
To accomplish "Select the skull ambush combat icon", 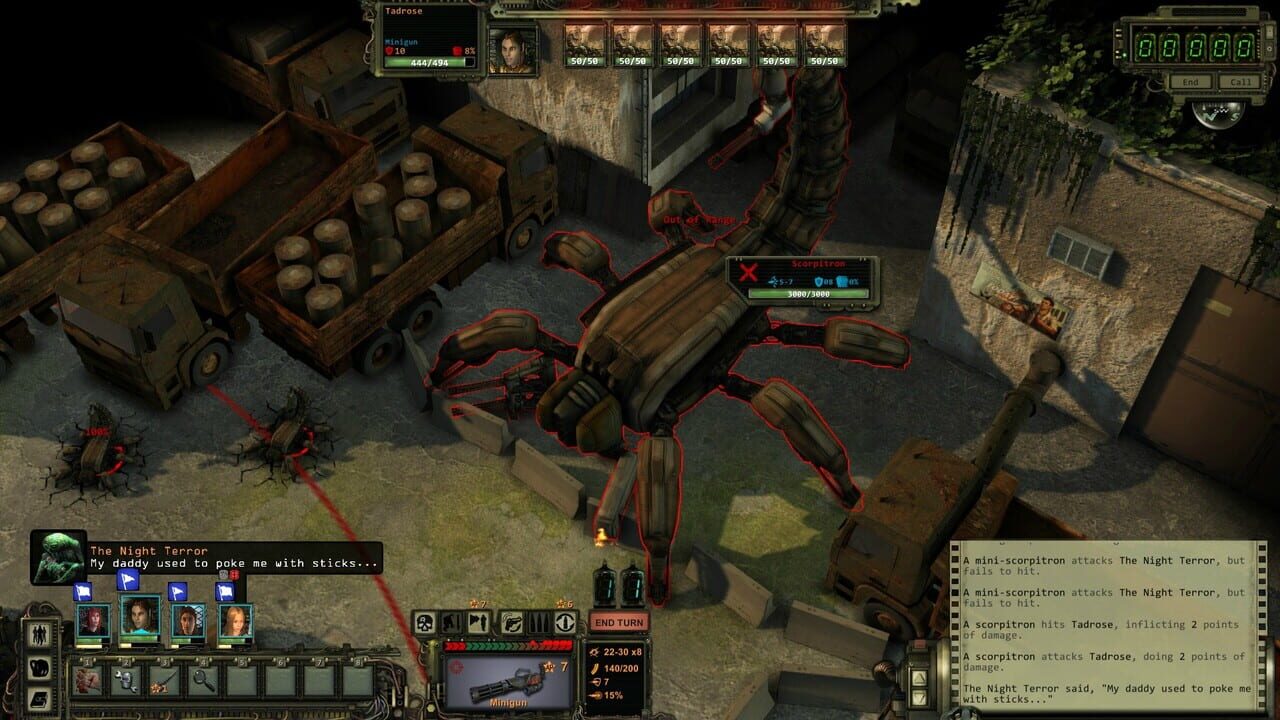I will tap(426, 624).
